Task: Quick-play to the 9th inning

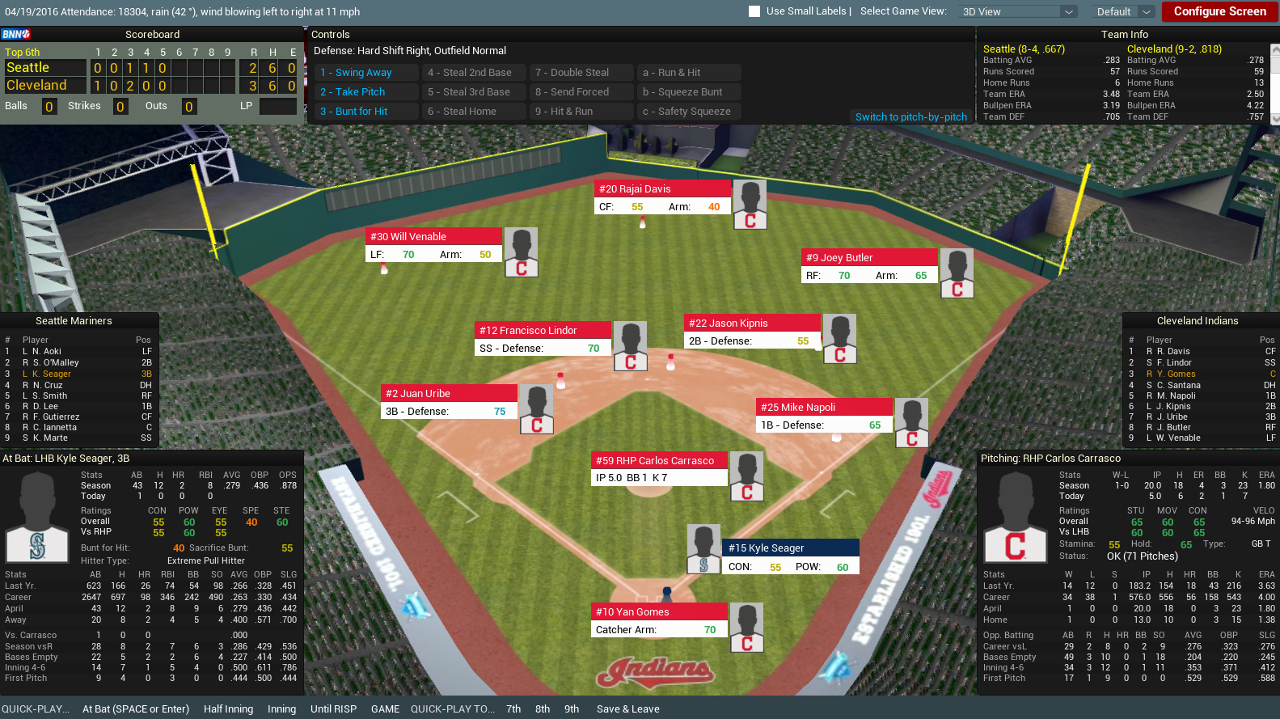Action: pos(571,709)
